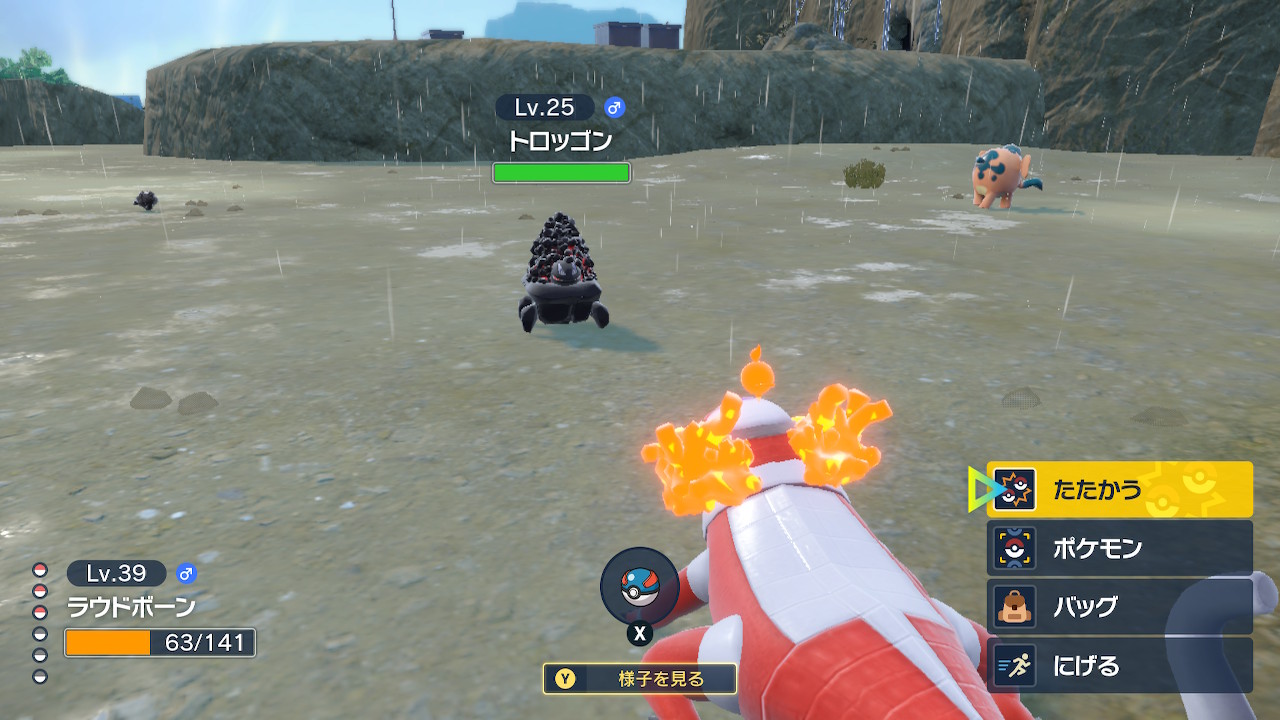Open the バッグ item menu
This screenshot has height=720, width=1280.
[x=1119, y=607]
